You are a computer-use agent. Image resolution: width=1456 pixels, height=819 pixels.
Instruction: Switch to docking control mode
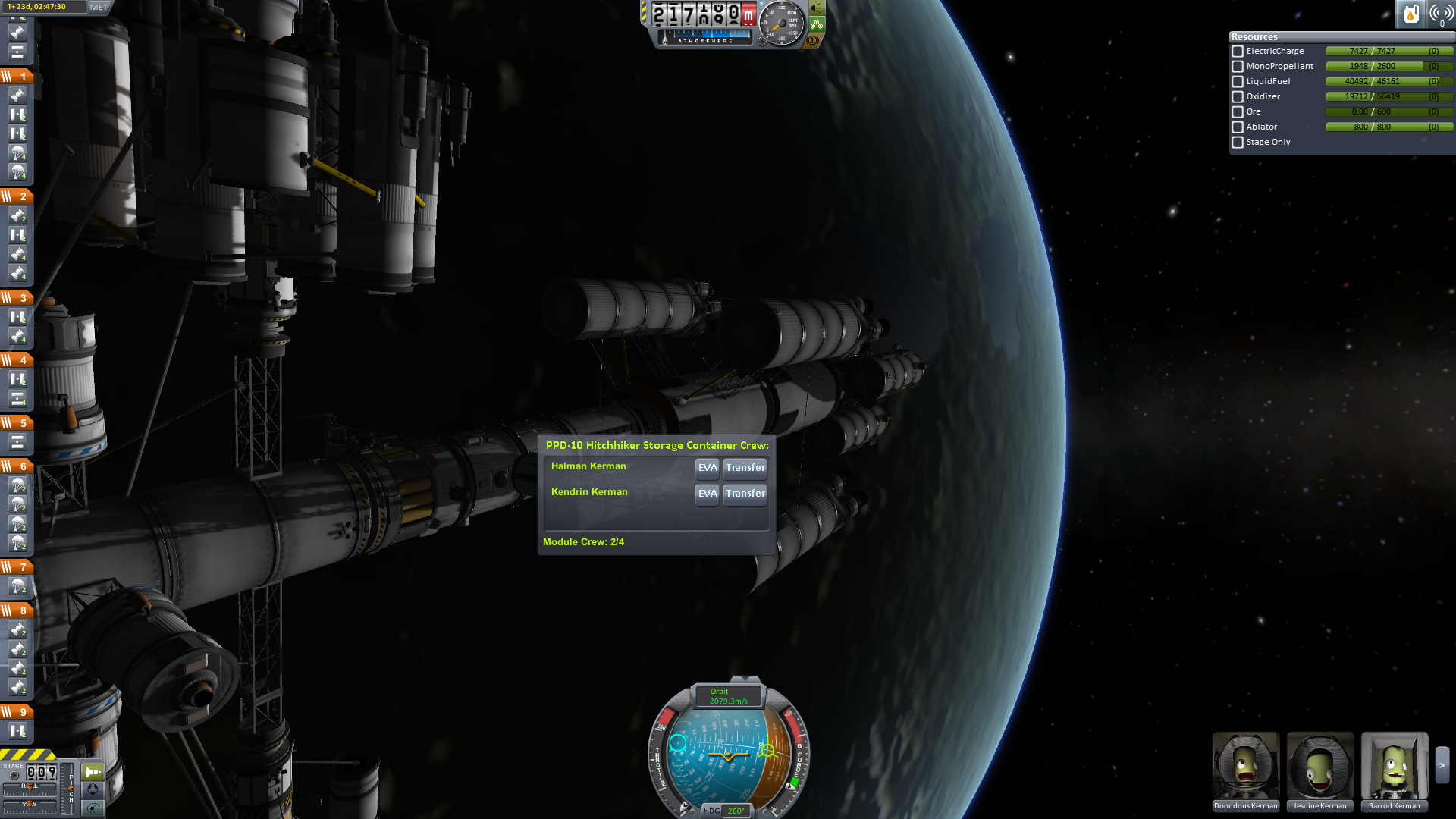point(93,789)
